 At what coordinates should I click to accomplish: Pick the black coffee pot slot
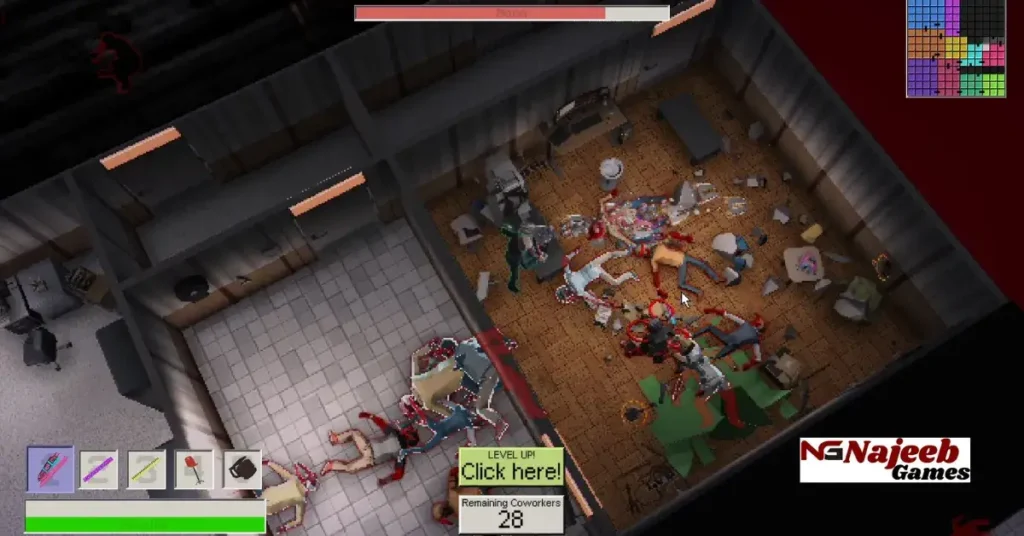(241, 469)
